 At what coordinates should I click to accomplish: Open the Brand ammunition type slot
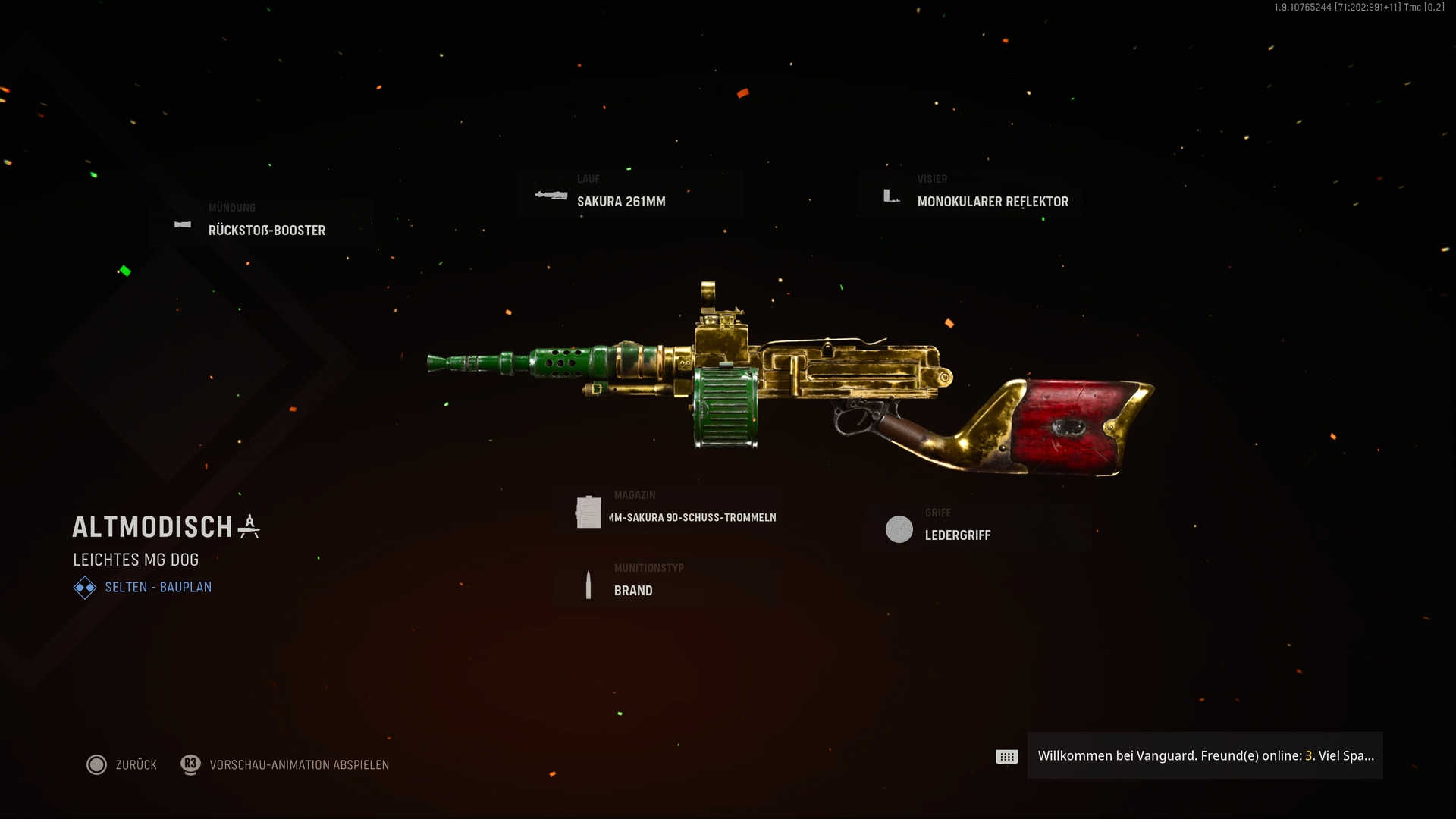632,590
